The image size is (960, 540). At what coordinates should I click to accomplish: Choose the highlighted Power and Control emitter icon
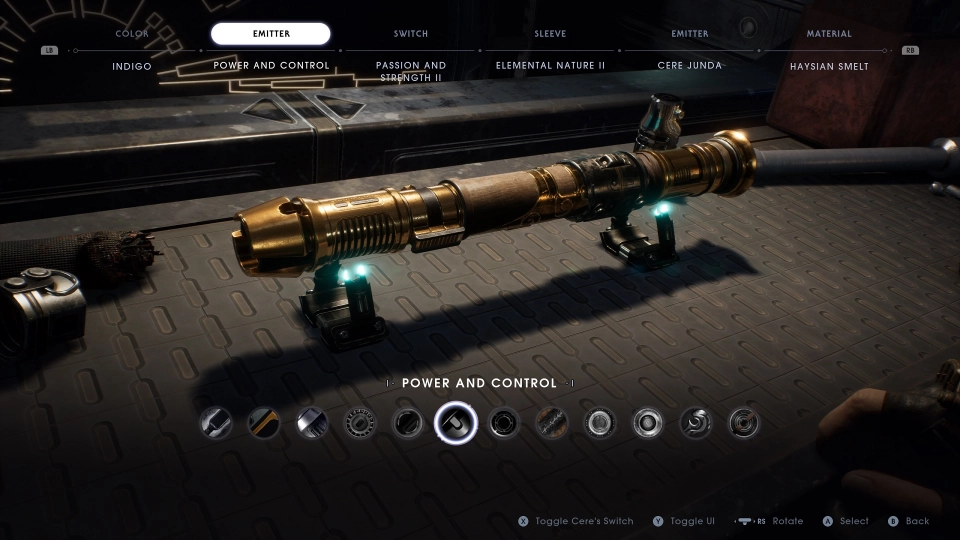coord(456,423)
